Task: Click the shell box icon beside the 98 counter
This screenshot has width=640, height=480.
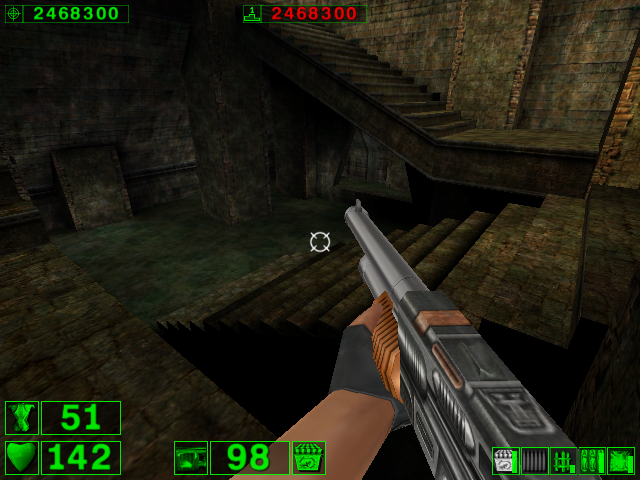Action: (308, 458)
